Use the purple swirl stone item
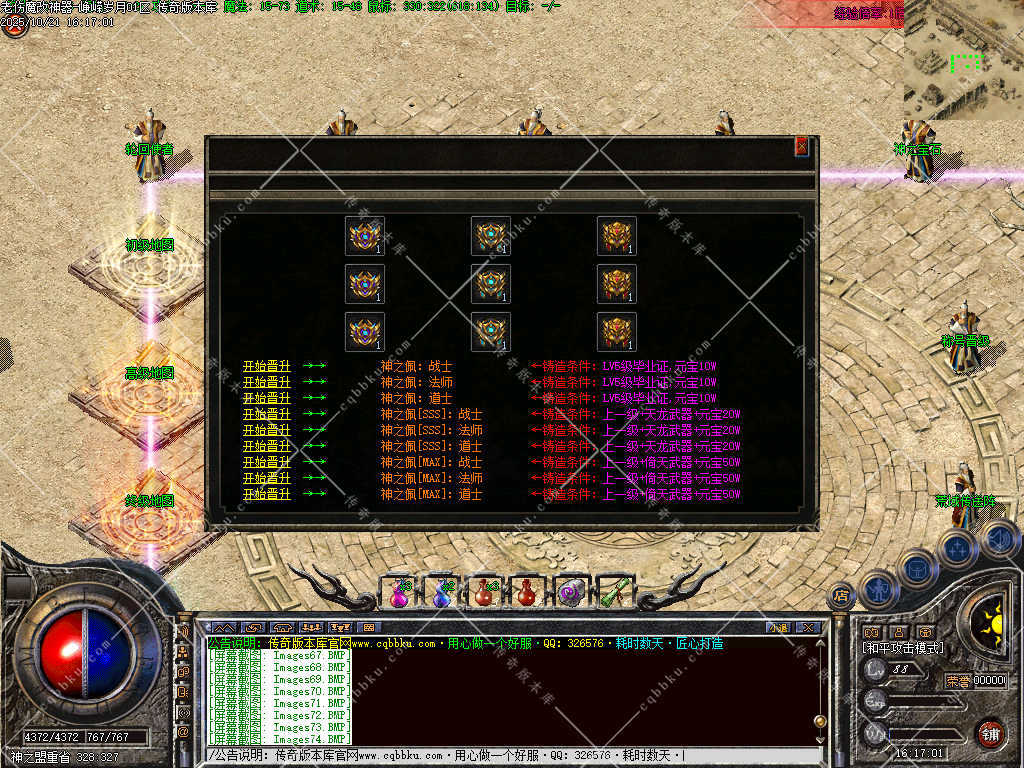 point(571,592)
